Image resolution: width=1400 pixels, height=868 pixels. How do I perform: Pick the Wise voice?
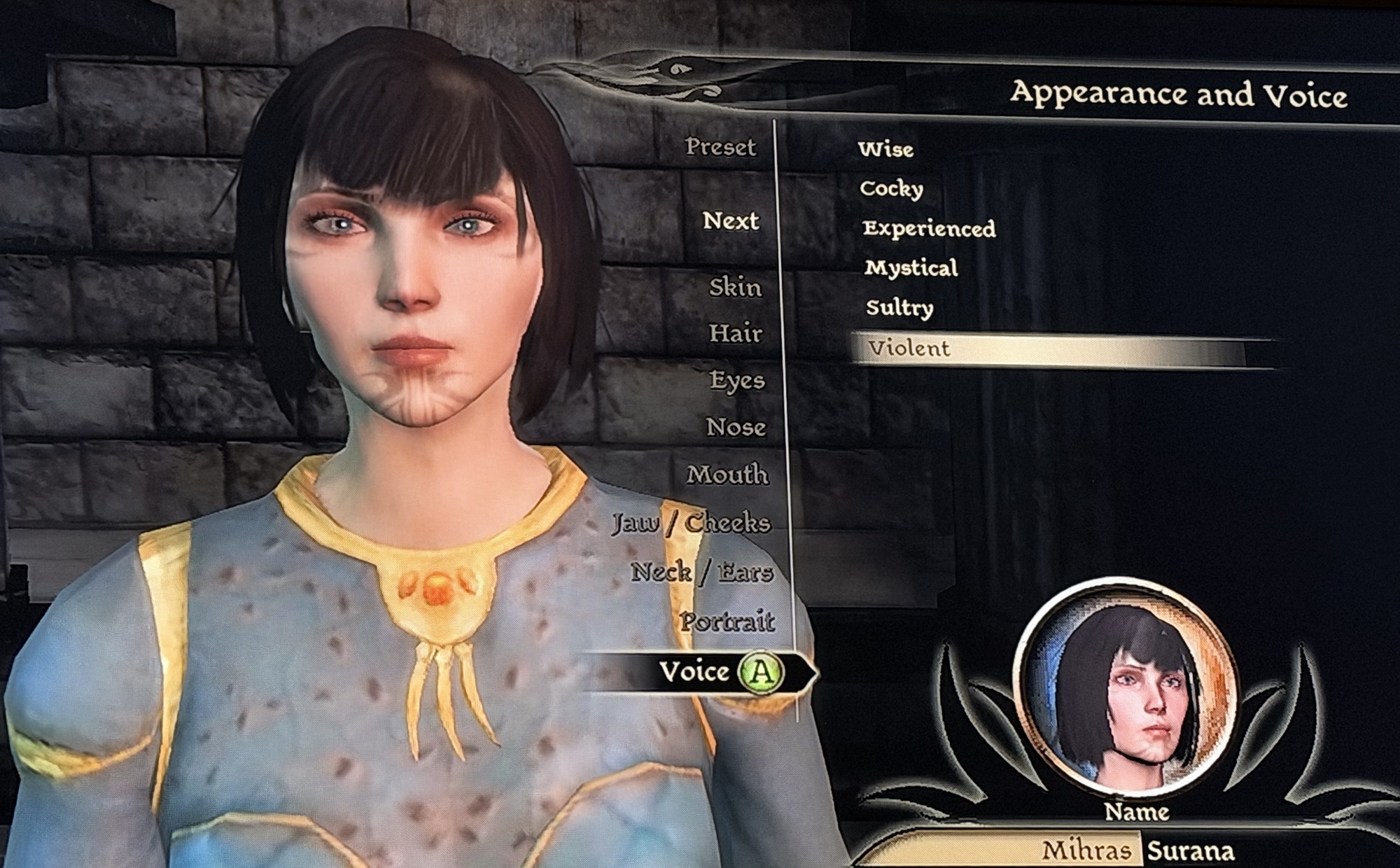[x=885, y=149]
